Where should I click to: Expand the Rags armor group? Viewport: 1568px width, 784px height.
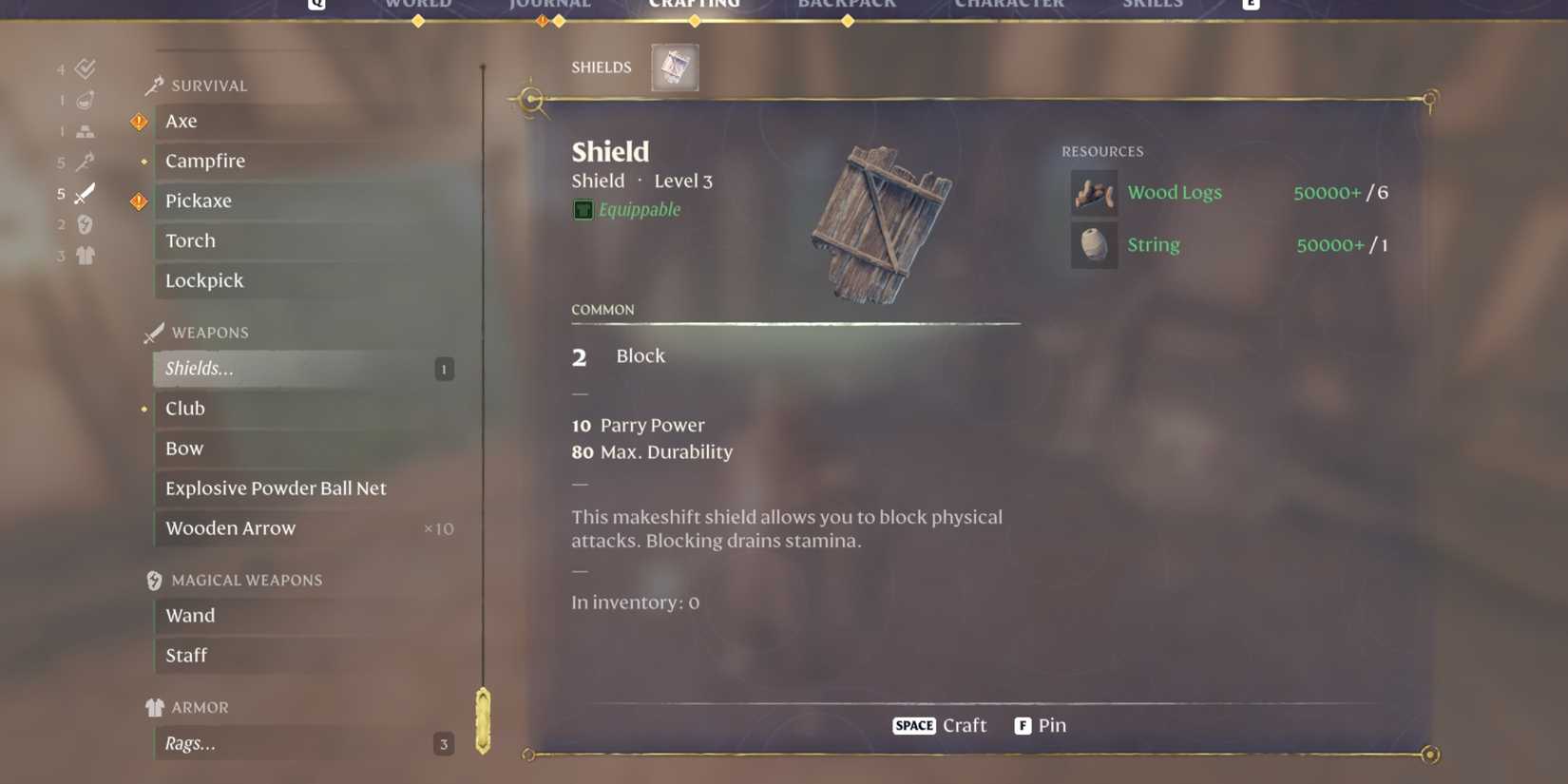285,744
